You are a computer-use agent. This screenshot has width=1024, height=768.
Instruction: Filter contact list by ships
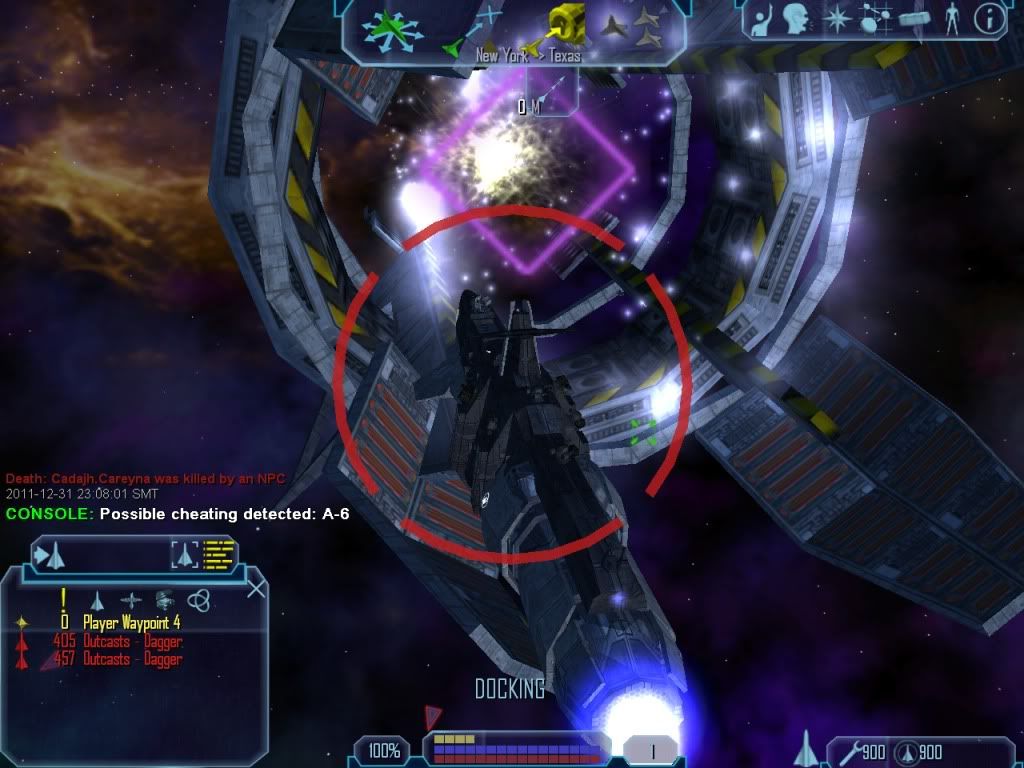[x=97, y=600]
